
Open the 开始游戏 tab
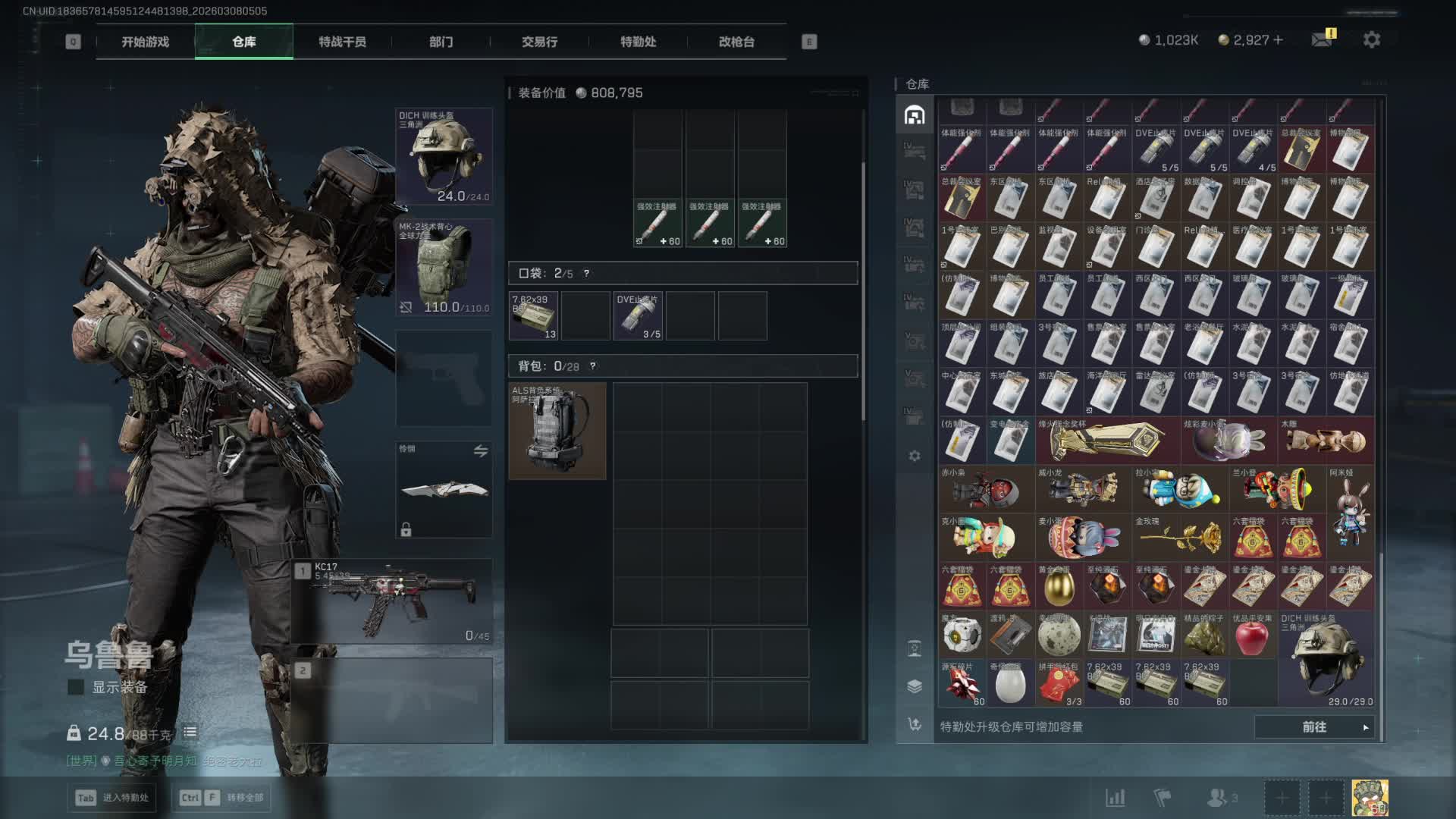[146, 42]
